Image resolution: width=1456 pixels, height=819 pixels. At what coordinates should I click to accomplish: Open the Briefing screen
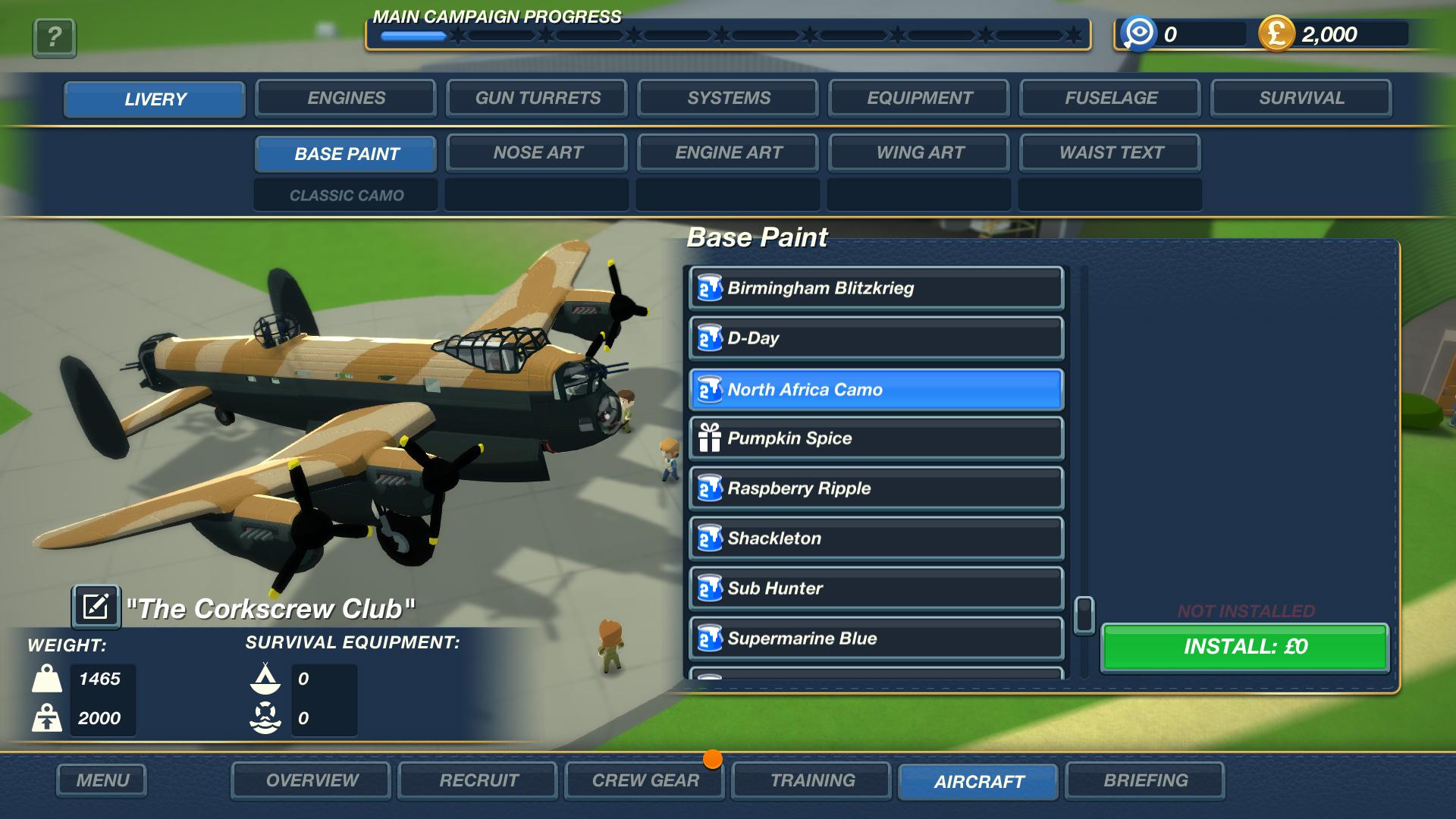(x=1147, y=780)
